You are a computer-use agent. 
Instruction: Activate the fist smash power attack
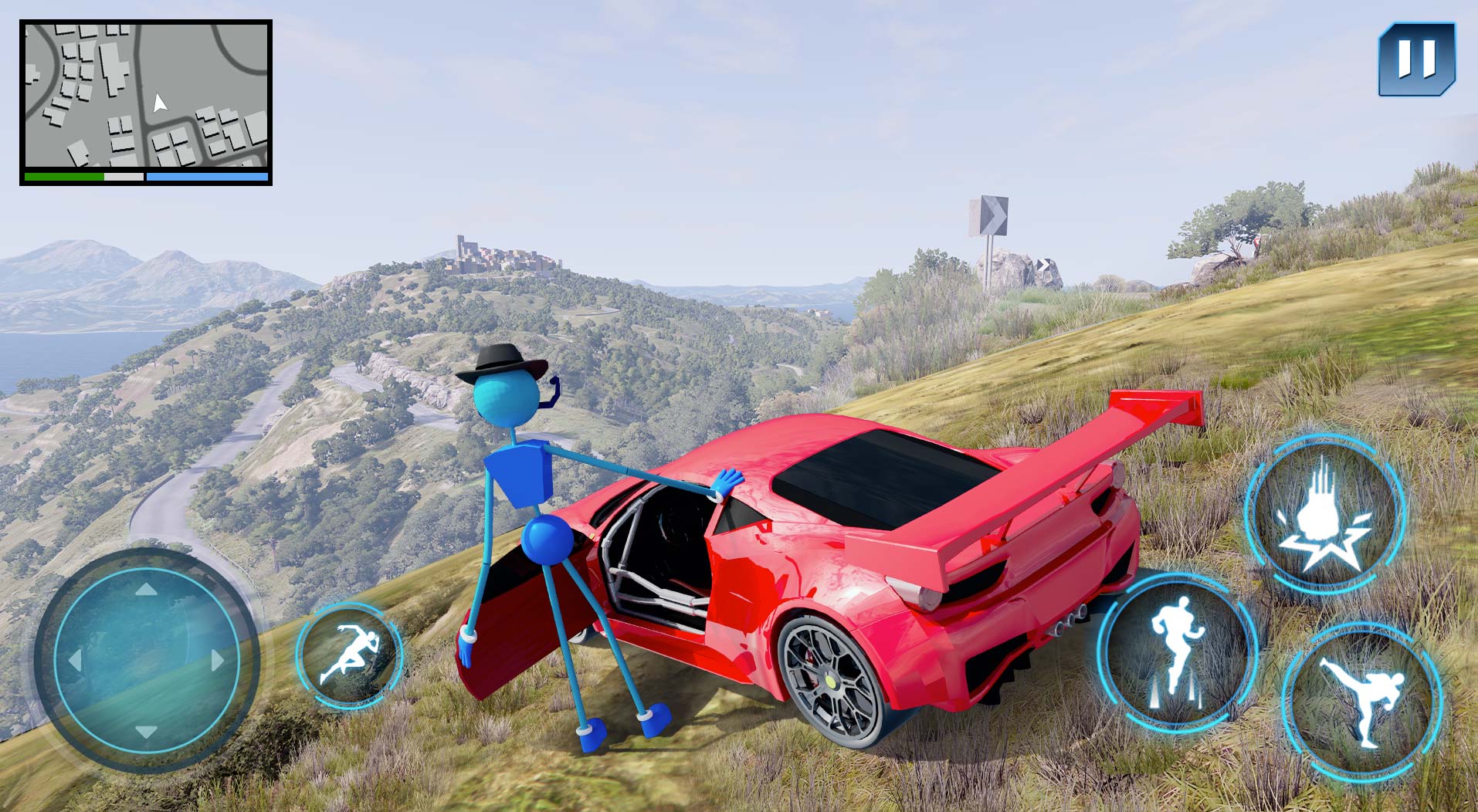point(1324,515)
